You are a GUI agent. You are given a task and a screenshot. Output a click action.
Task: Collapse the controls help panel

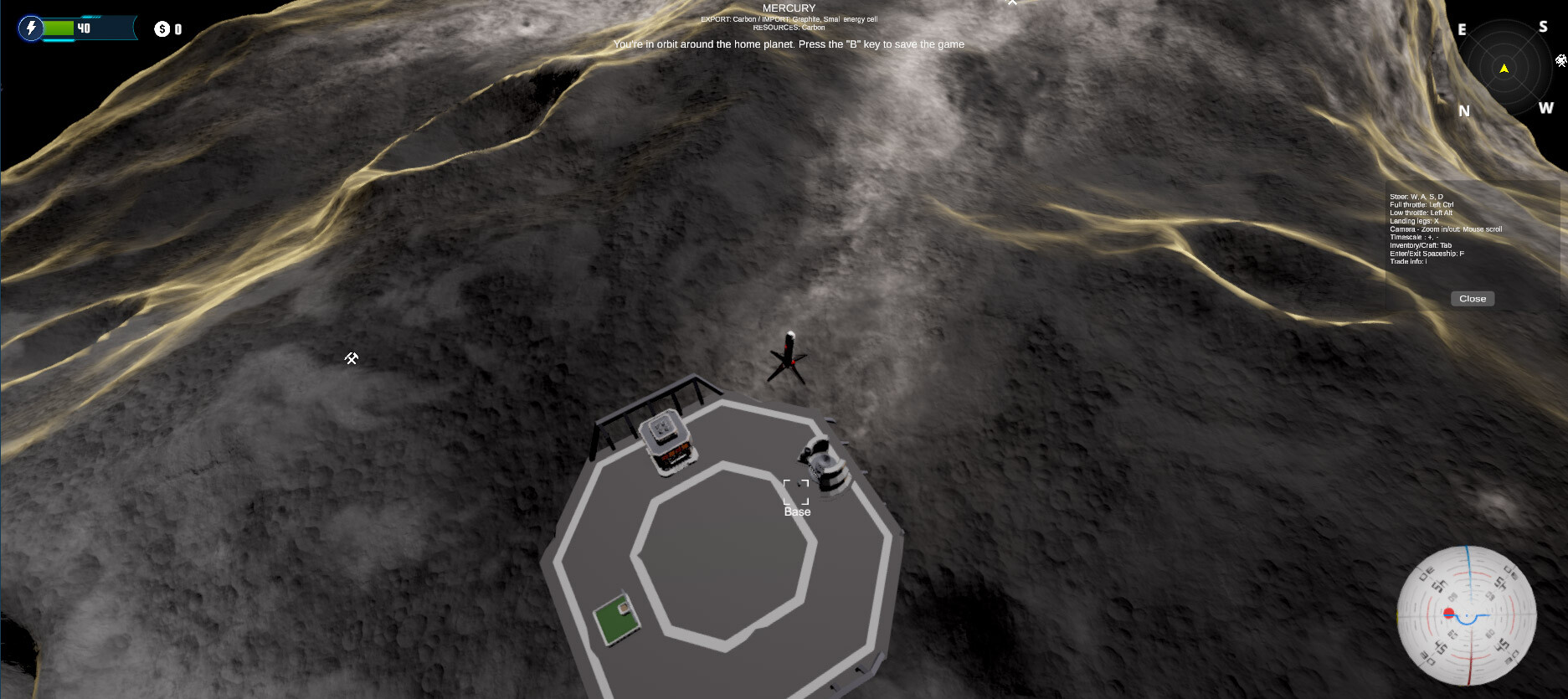point(1472,298)
